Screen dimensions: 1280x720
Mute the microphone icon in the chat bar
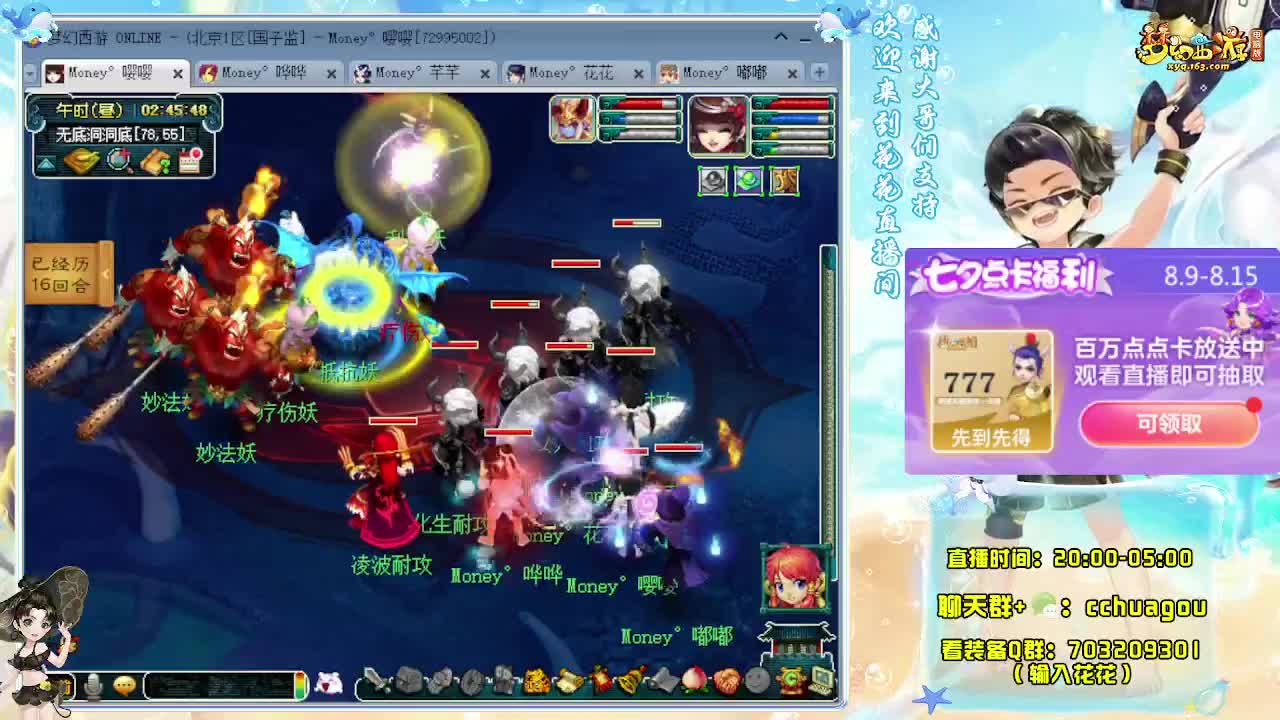[92, 684]
